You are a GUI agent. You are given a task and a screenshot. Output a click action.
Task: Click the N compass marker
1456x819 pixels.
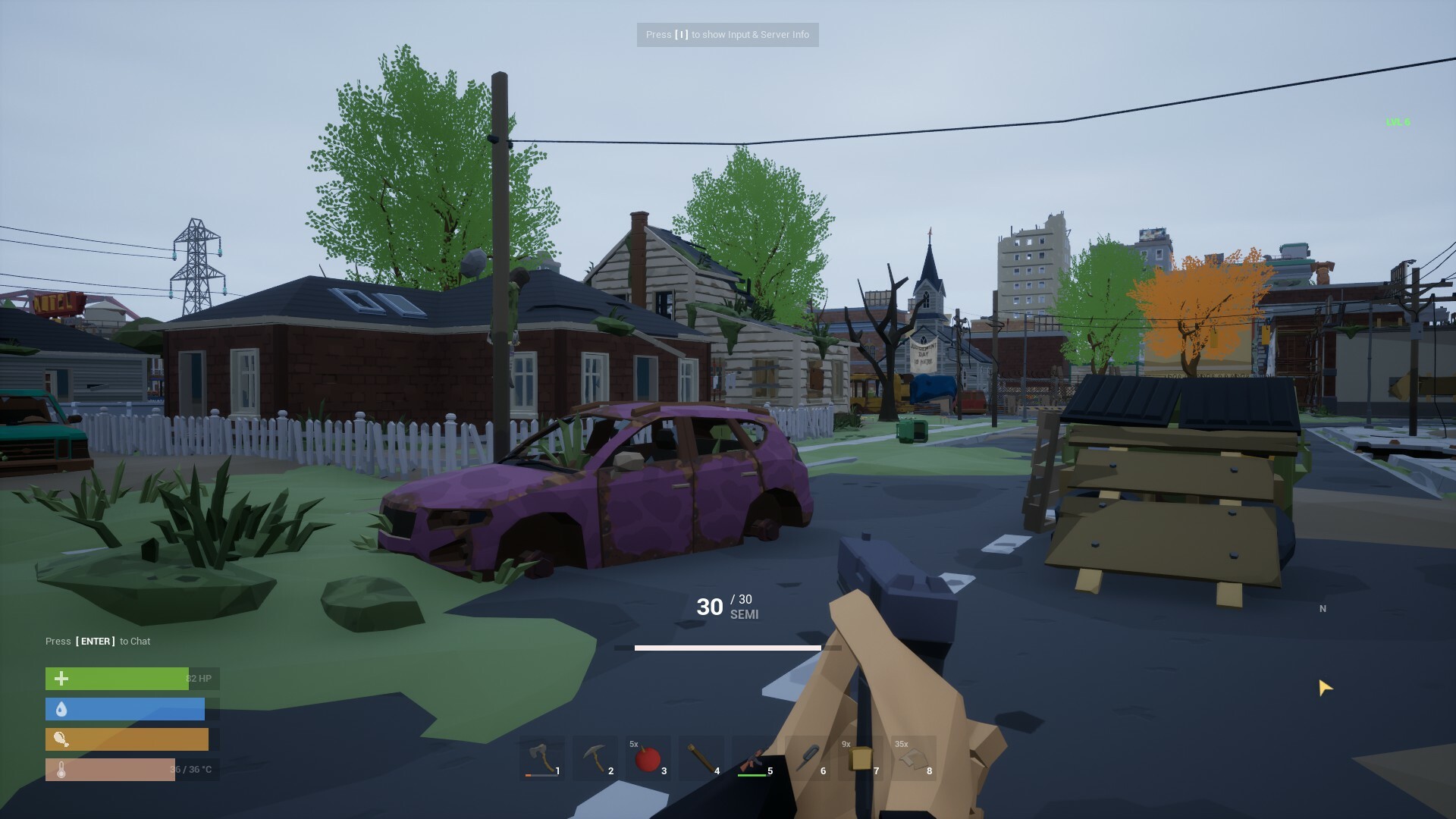pos(1323,609)
